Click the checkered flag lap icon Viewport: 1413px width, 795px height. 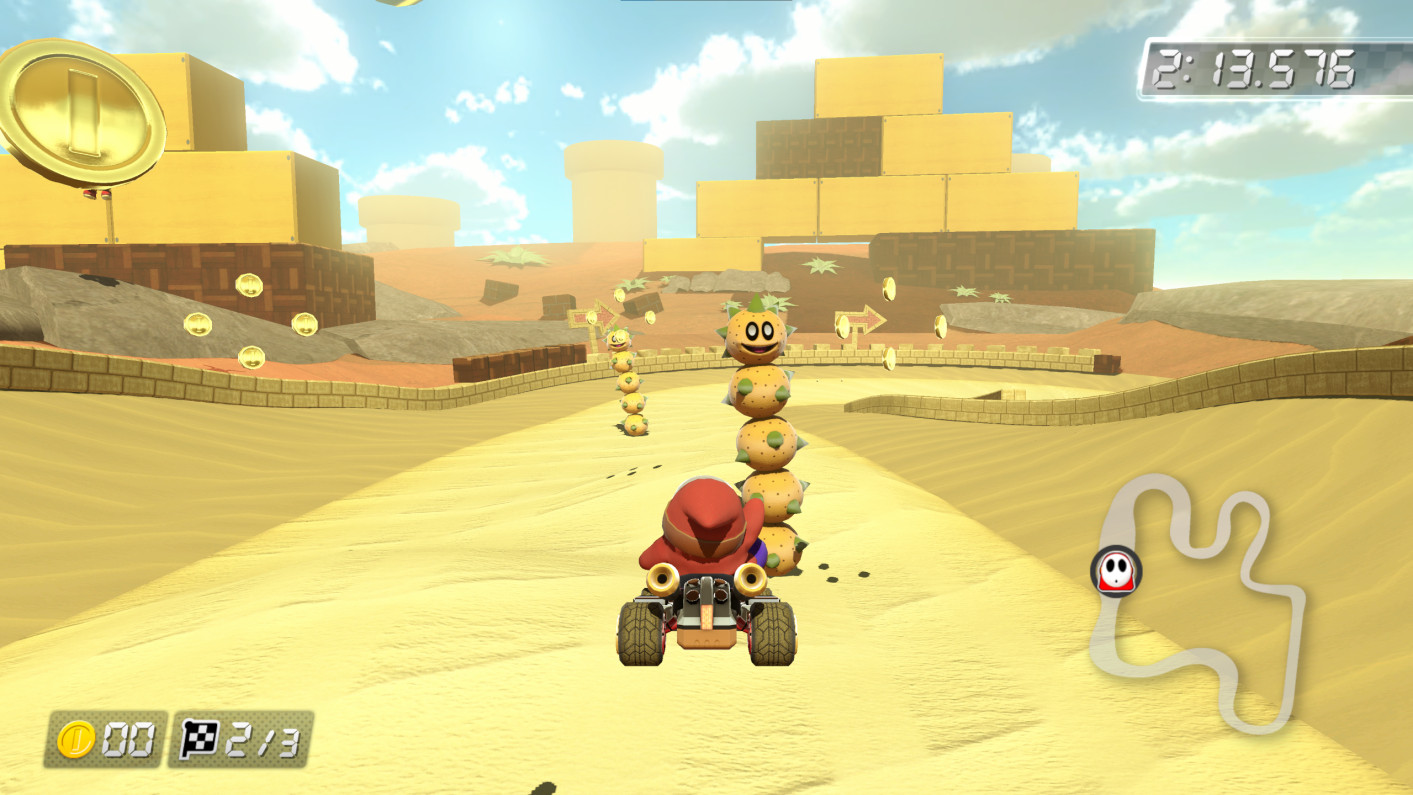198,740
